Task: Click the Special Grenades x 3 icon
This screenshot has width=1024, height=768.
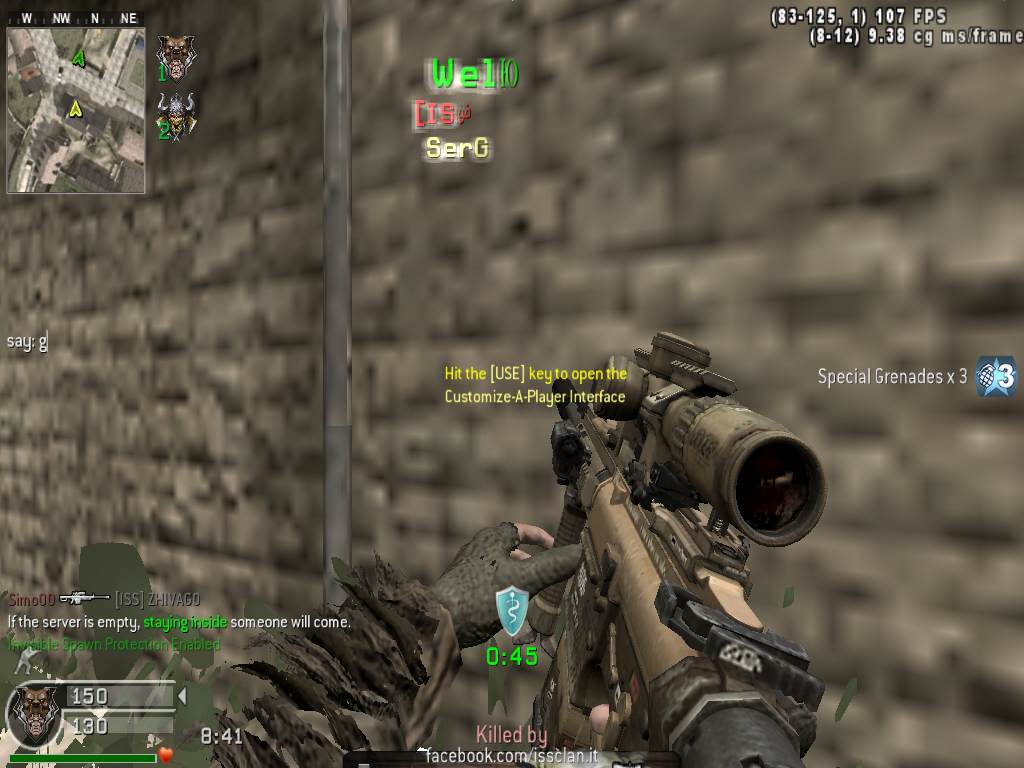Action: (996, 376)
